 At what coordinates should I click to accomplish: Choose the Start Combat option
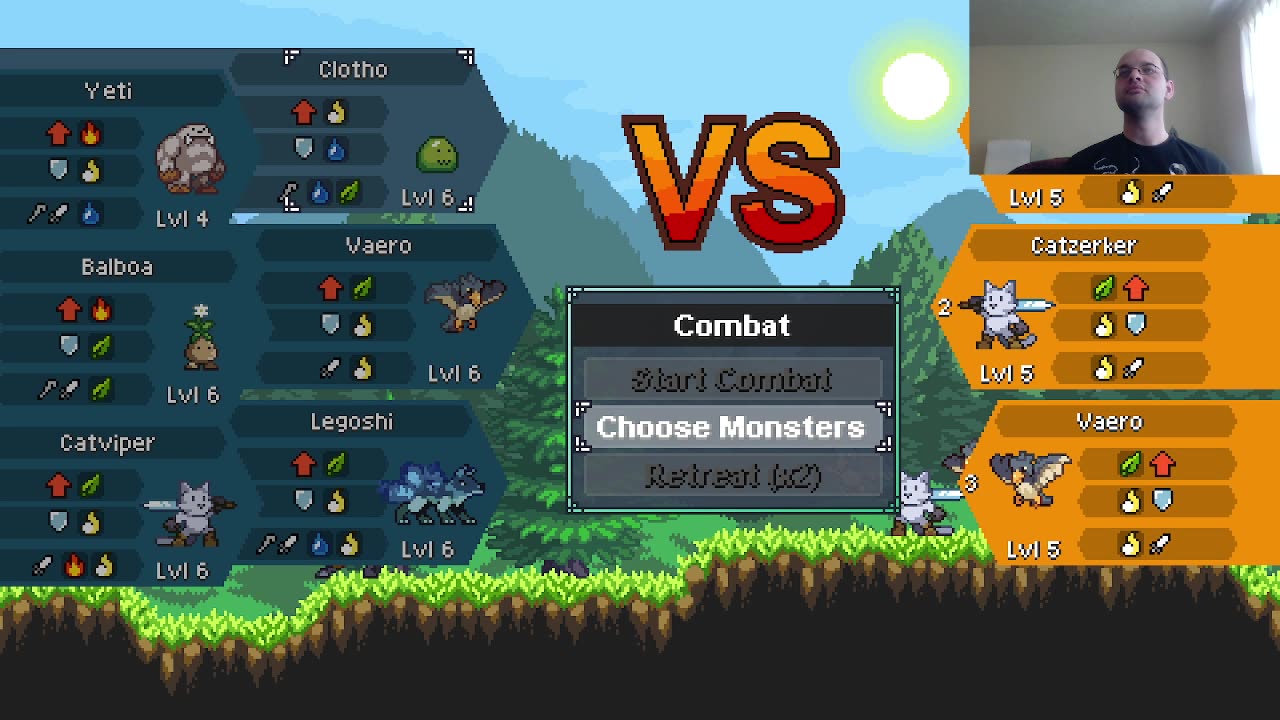[731, 380]
